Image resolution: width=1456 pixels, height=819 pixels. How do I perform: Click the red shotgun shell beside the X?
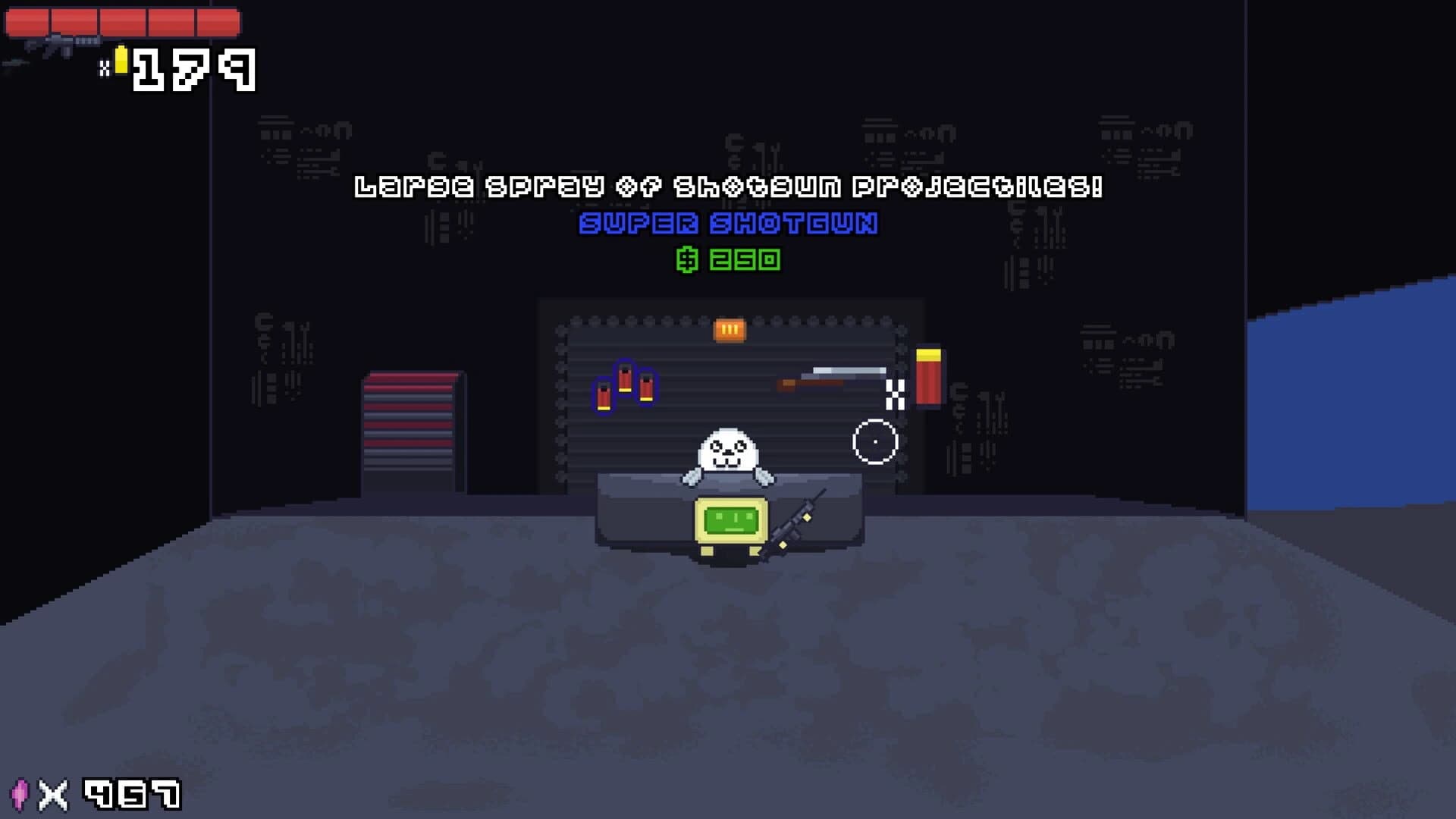pyautogui.click(x=928, y=375)
